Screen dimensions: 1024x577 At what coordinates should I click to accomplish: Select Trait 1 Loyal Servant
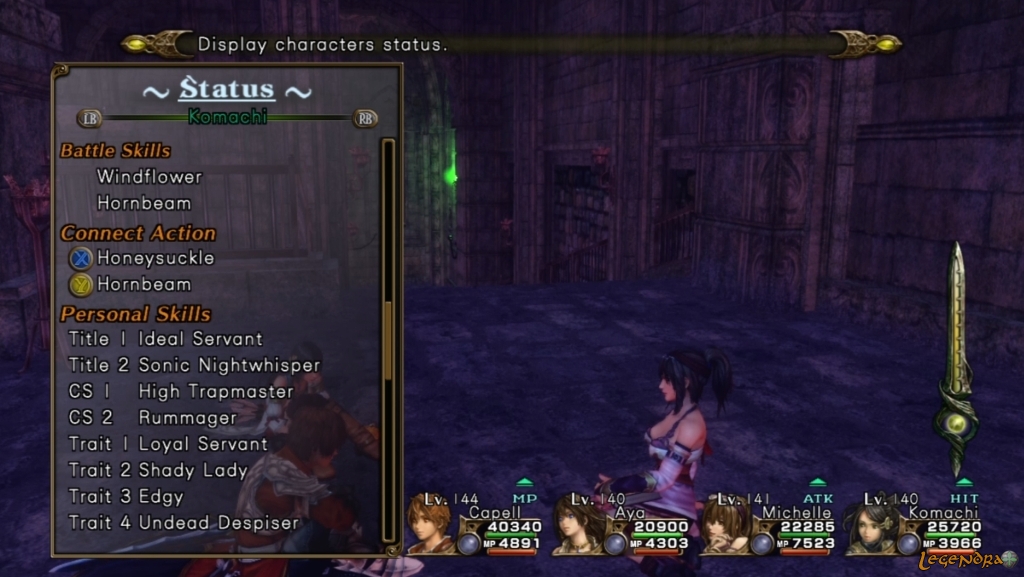[168, 444]
